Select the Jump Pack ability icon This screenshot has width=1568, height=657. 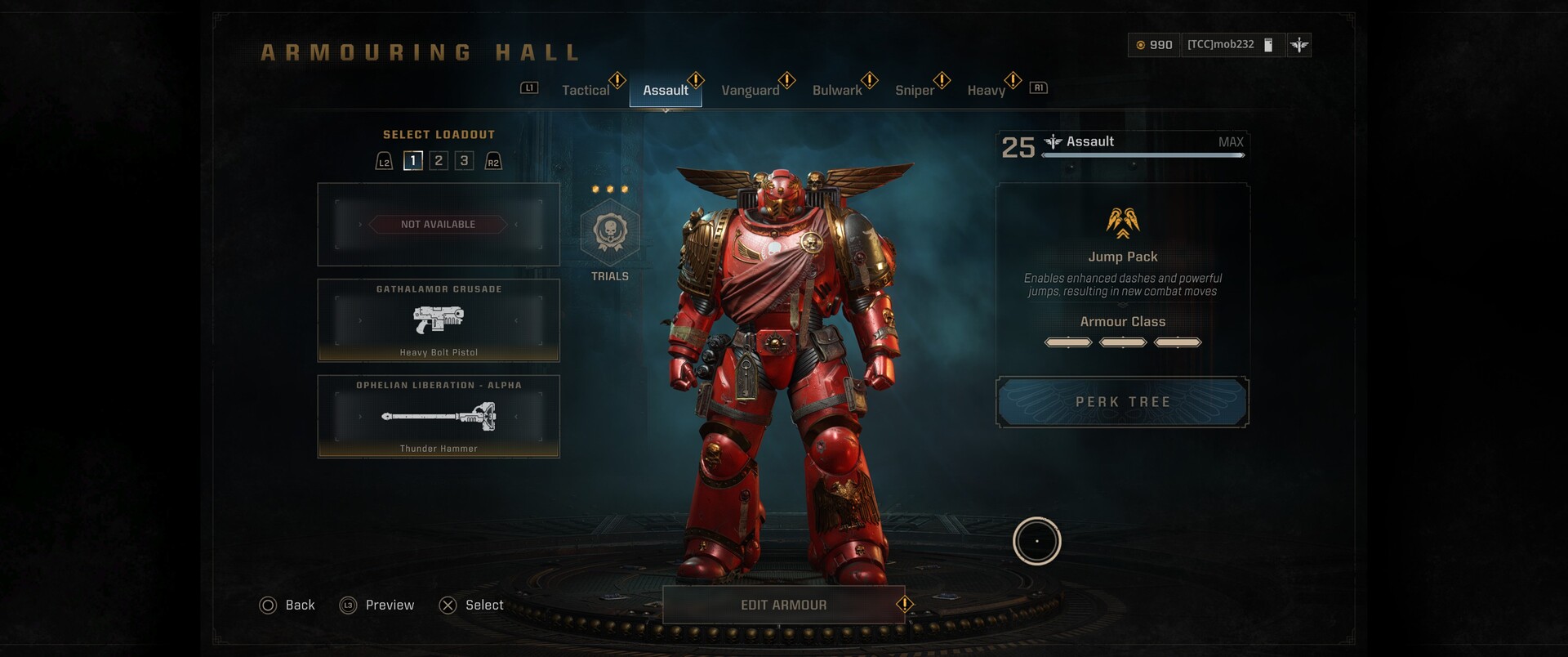[1123, 221]
